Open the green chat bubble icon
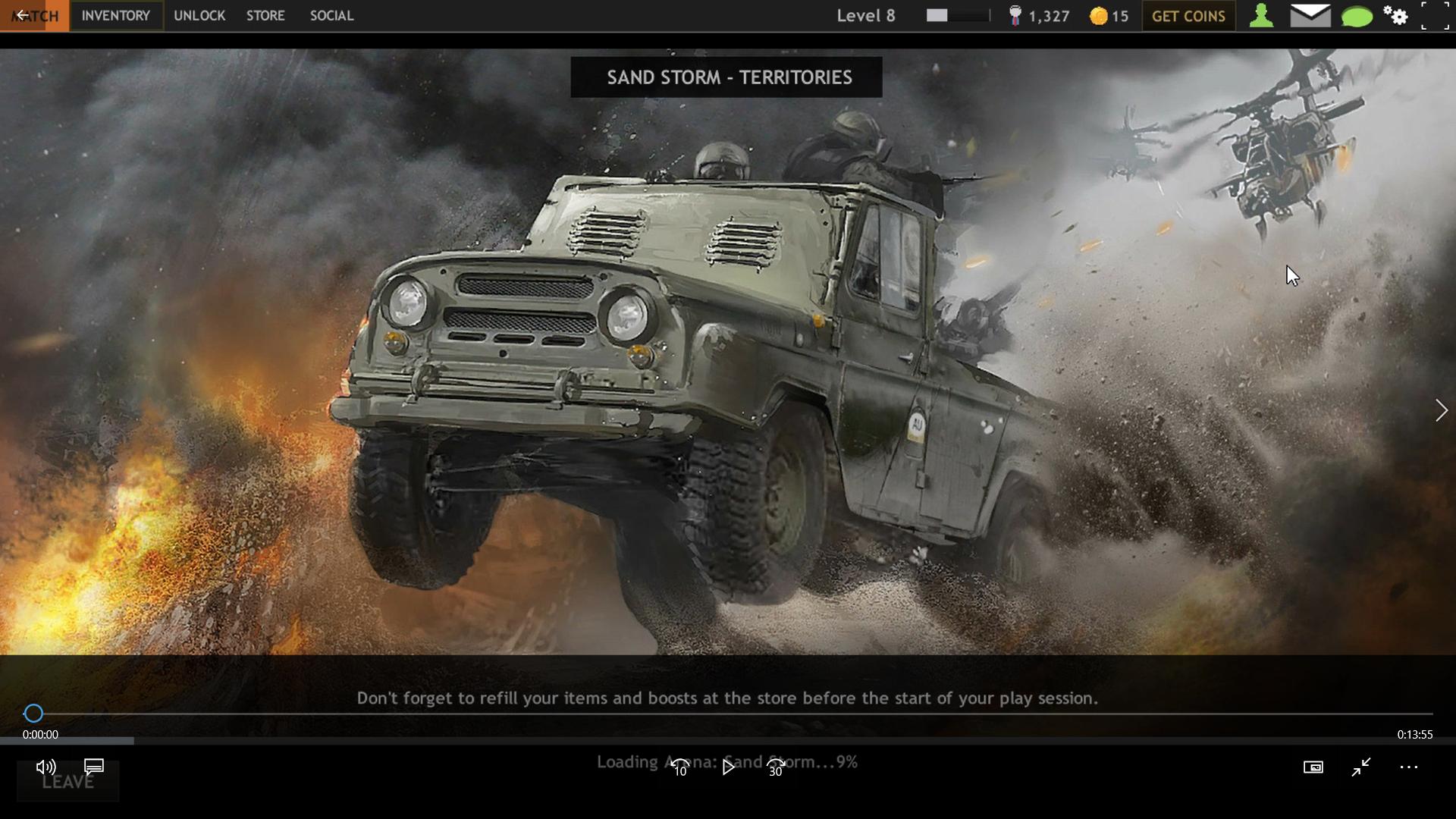1456x819 pixels. coord(1357,16)
